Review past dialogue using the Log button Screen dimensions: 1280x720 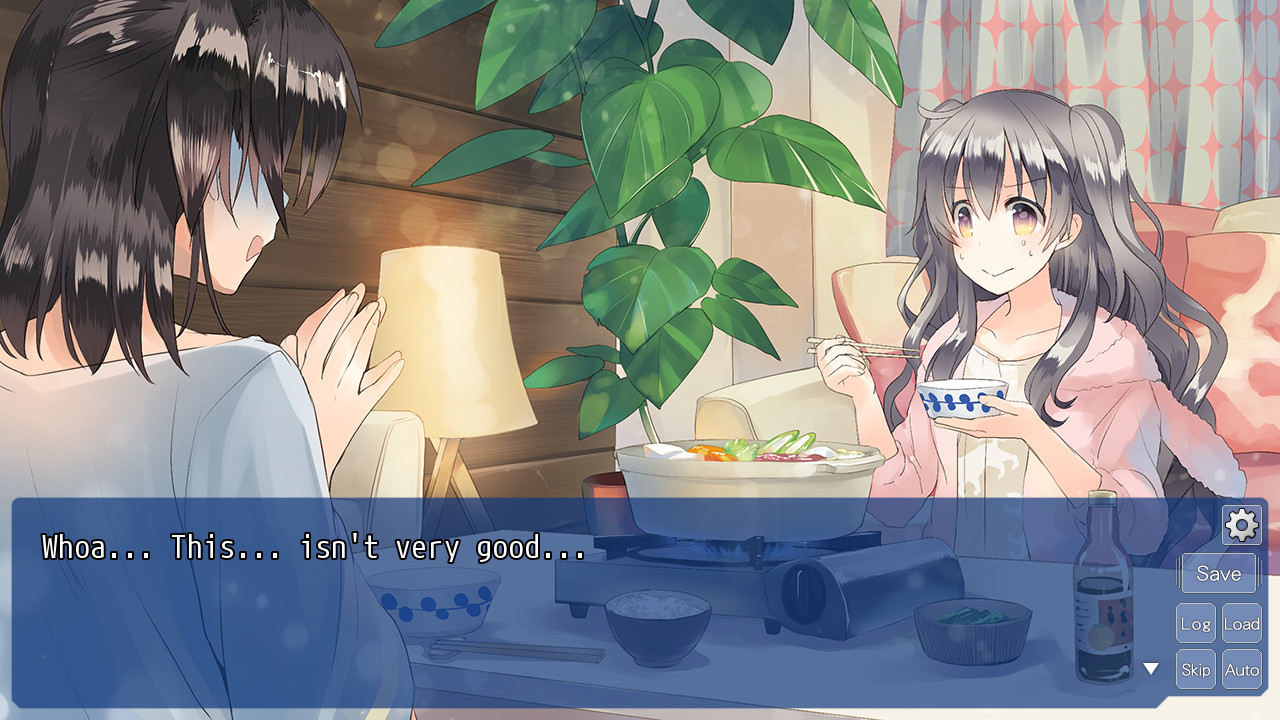[1195, 622]
